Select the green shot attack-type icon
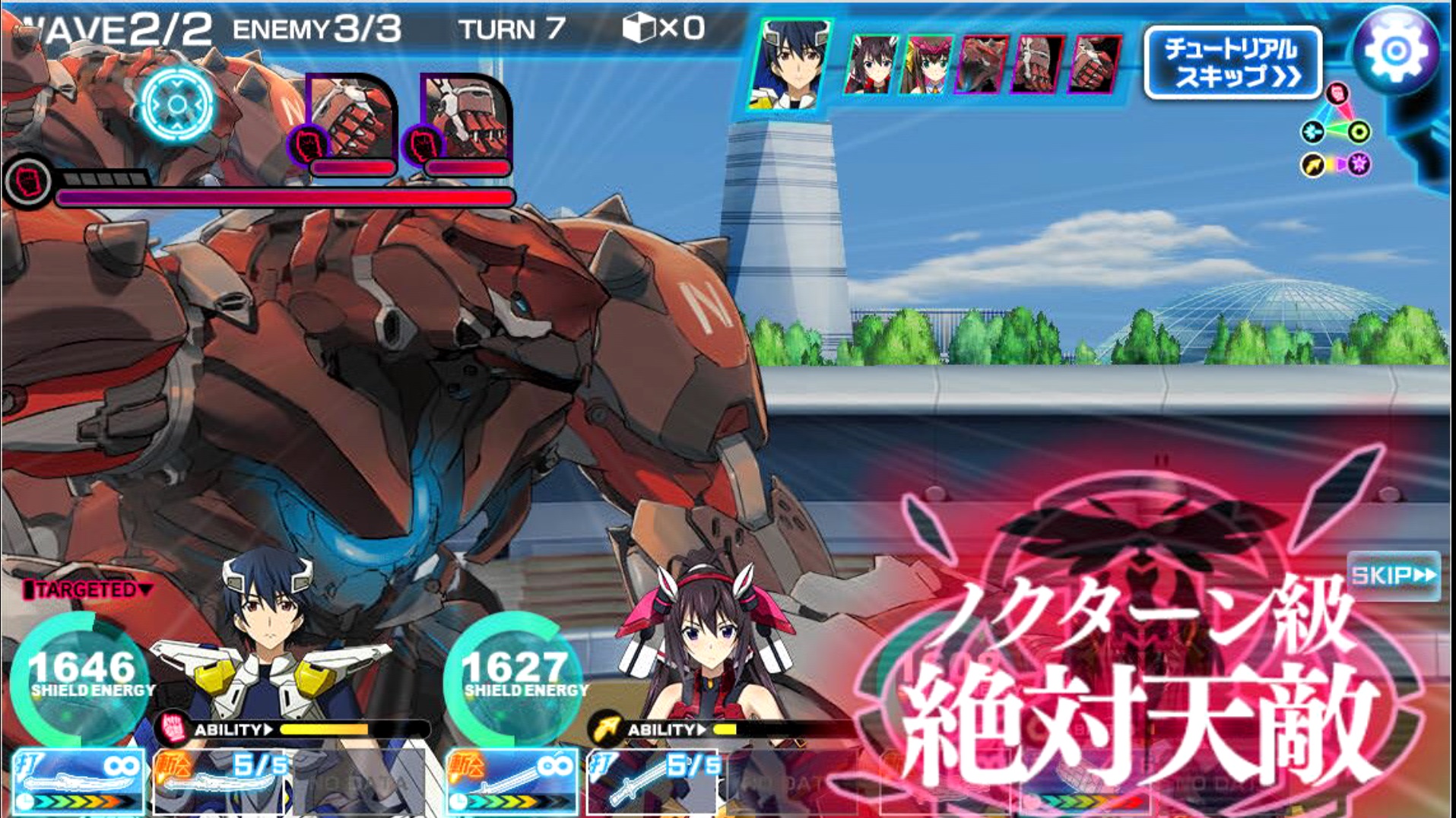The width and height of the screenshot is (1456, 818). click(1360, 132)
